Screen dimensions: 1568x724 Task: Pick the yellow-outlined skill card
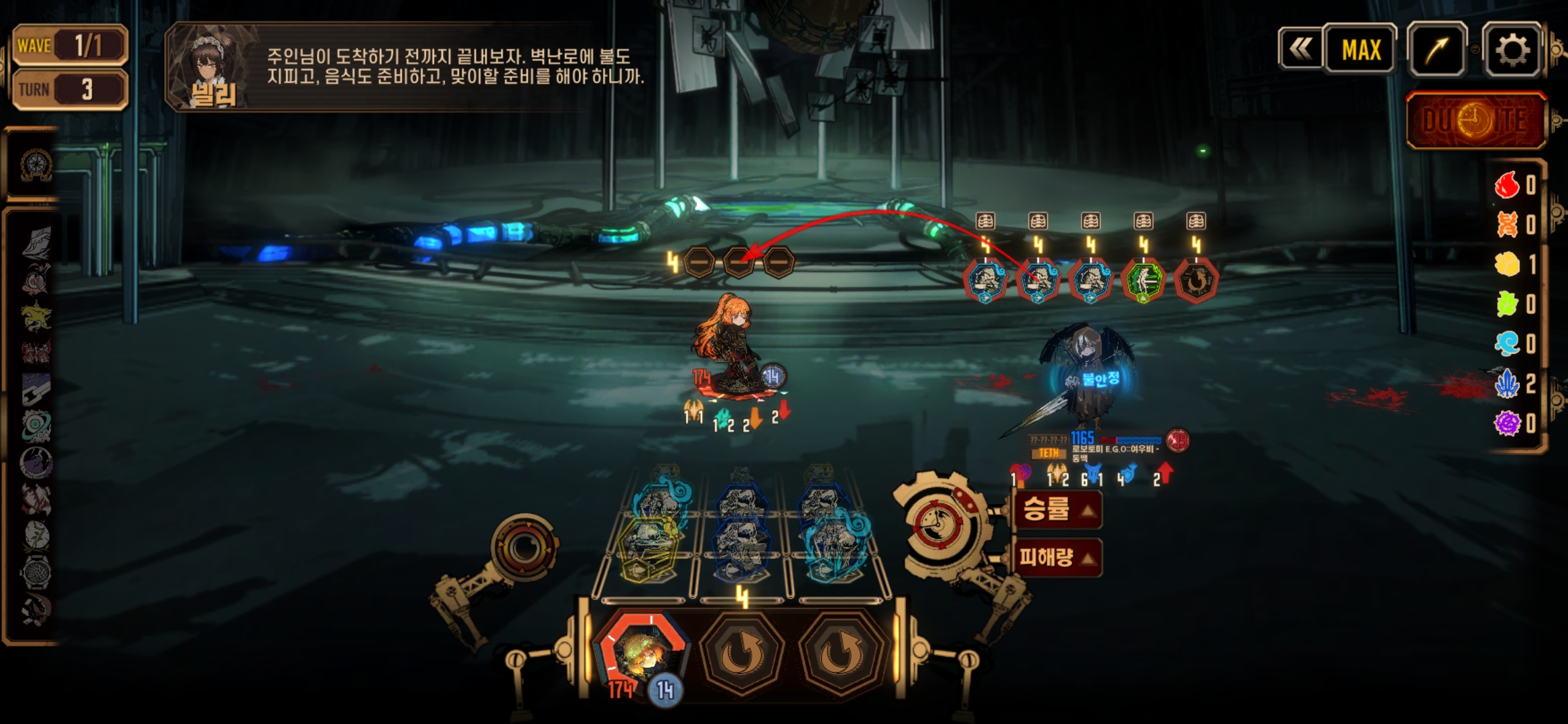pos(648,548)
